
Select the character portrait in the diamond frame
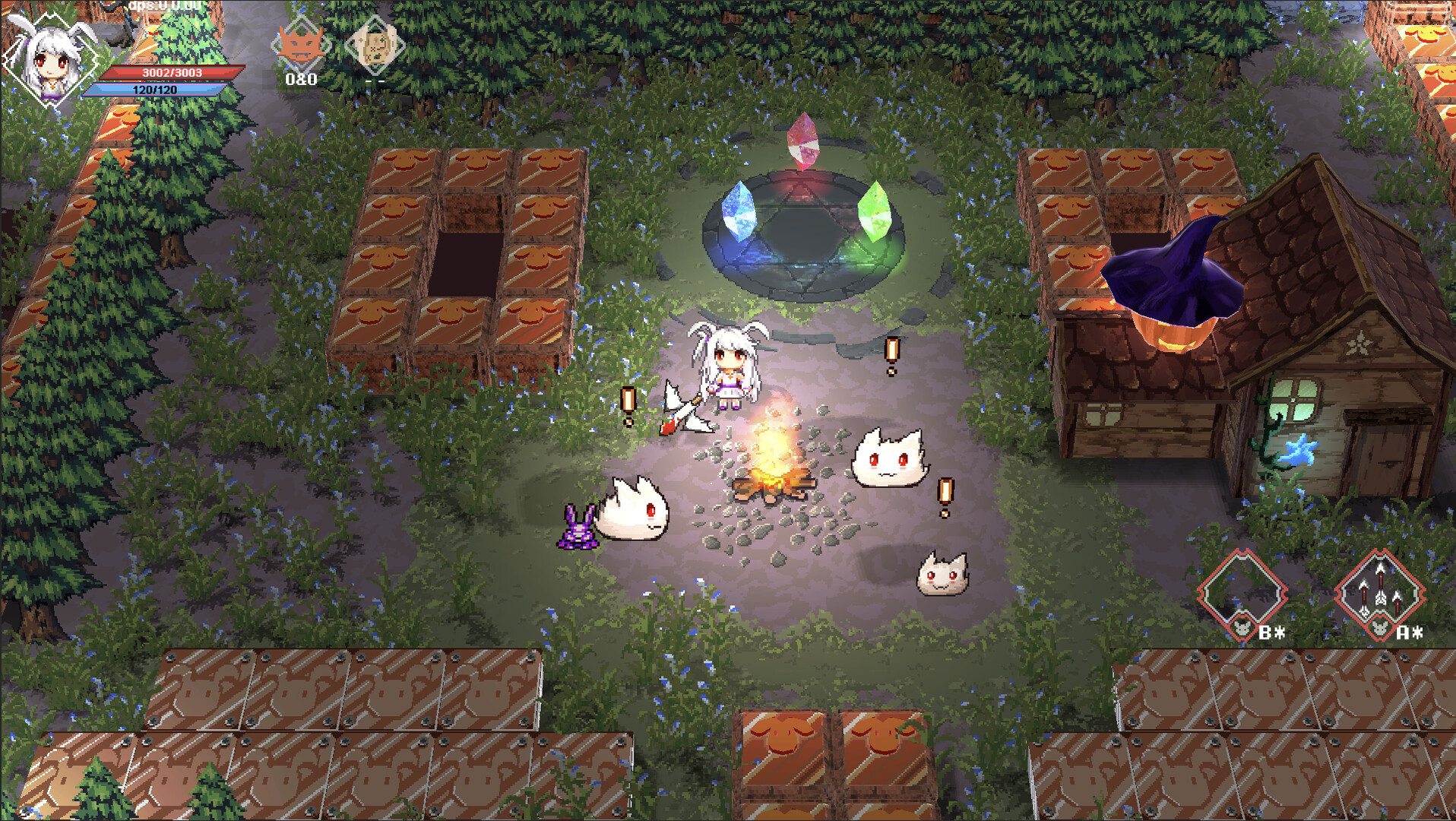click(49, 61)
